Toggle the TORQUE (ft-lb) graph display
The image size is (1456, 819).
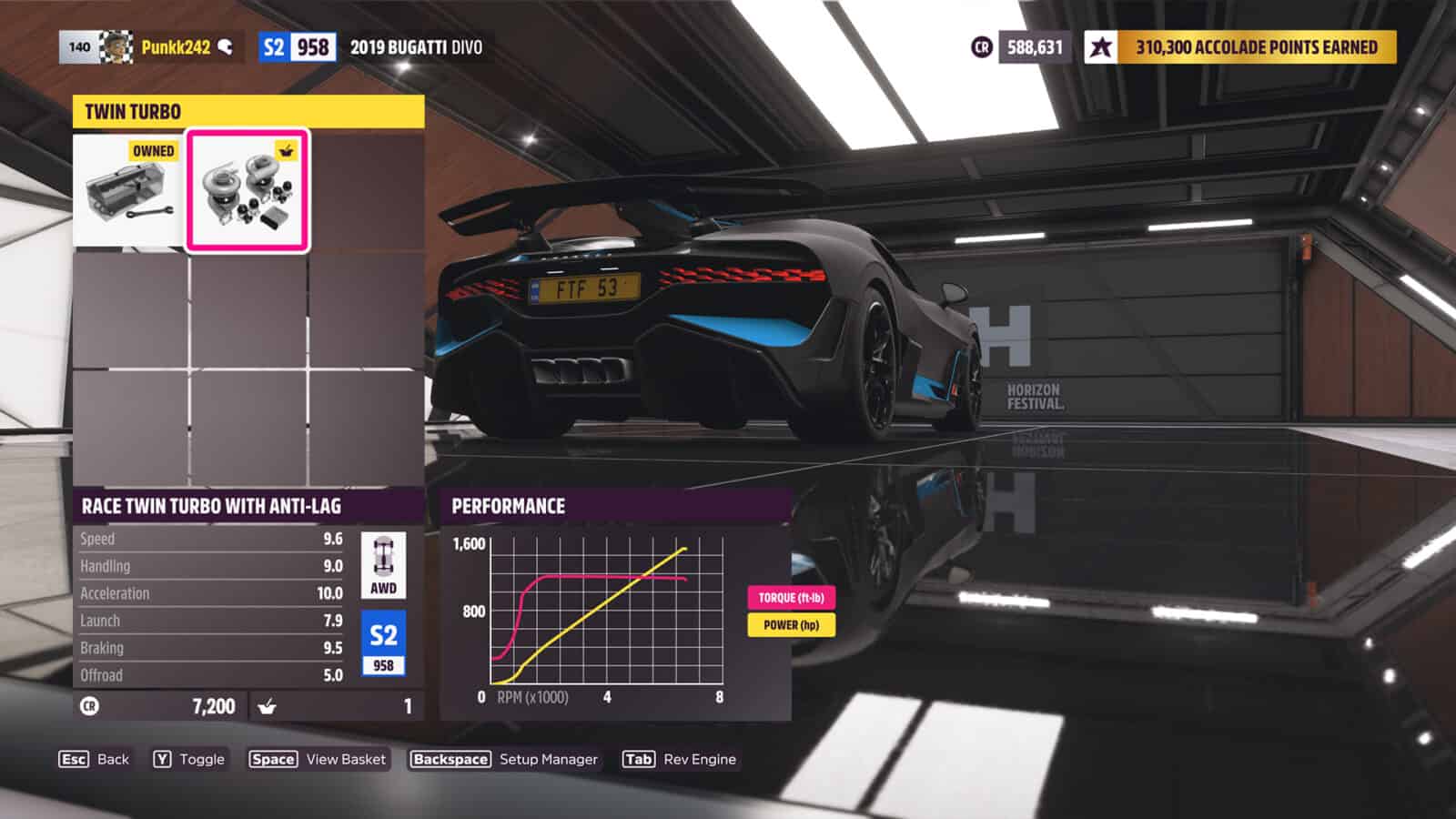point(791,599)
